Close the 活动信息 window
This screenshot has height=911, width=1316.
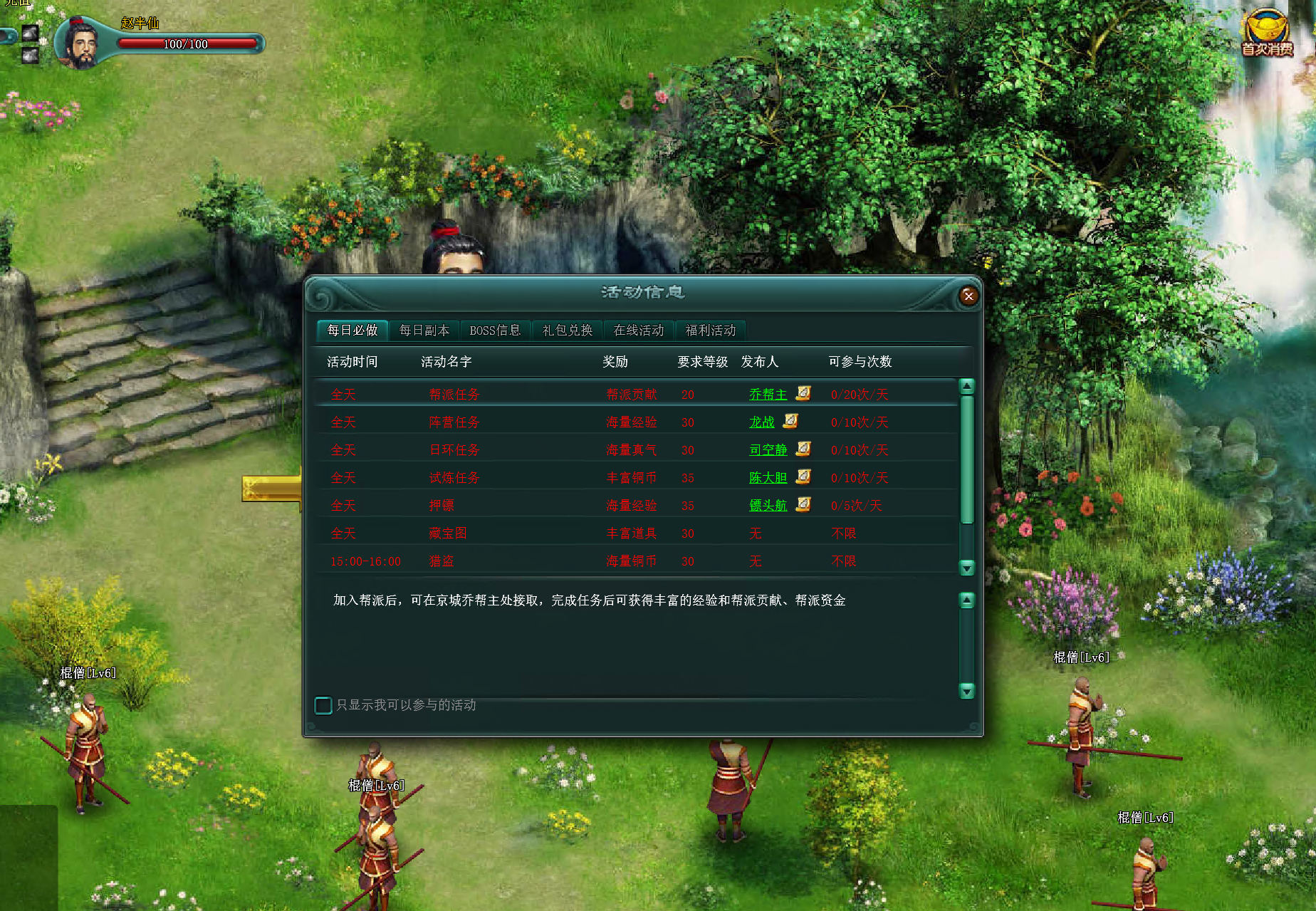click(x=968, y=296)
